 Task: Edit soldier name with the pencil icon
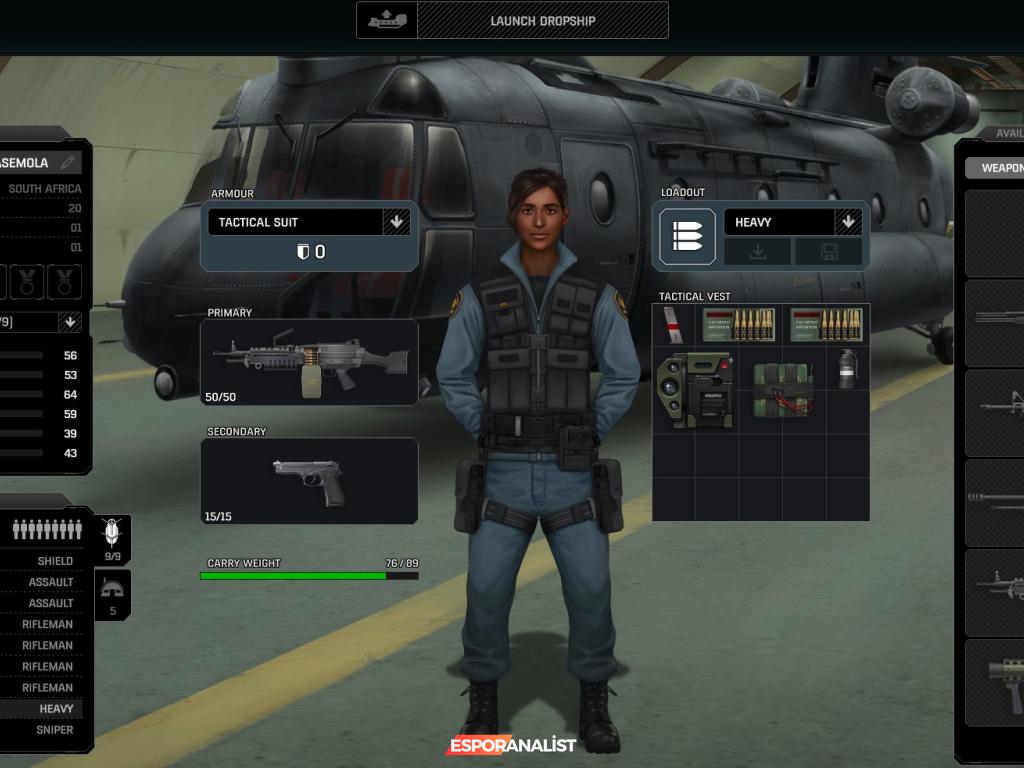67,162
